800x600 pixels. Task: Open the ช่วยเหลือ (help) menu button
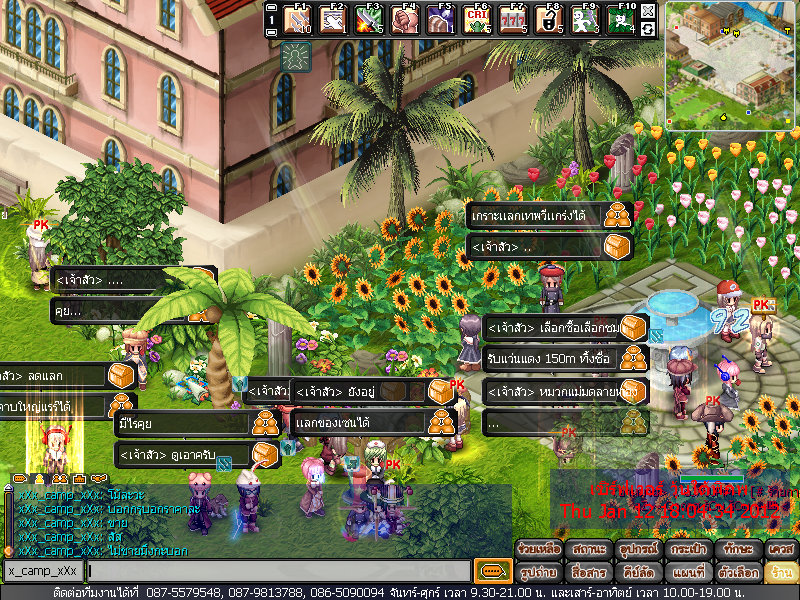tap(539, 550)
